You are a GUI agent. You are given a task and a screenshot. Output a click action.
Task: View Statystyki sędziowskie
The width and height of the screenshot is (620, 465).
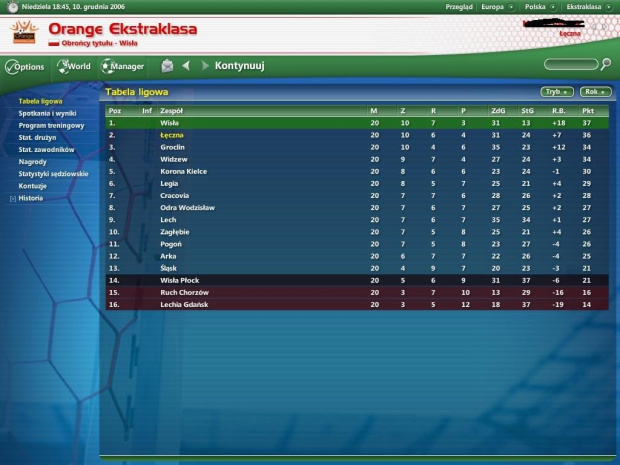click(52, 173)
